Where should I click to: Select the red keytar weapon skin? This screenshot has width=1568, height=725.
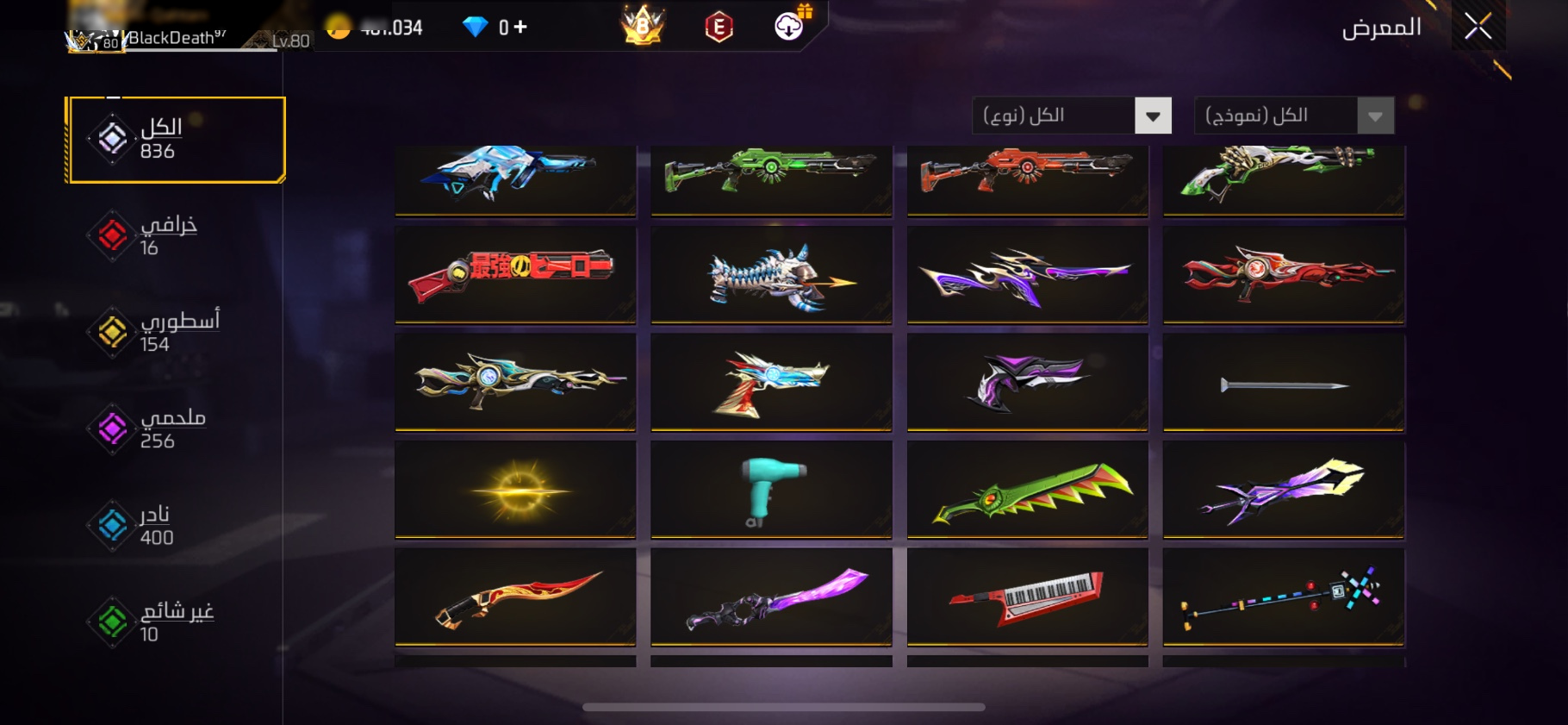1027,597
